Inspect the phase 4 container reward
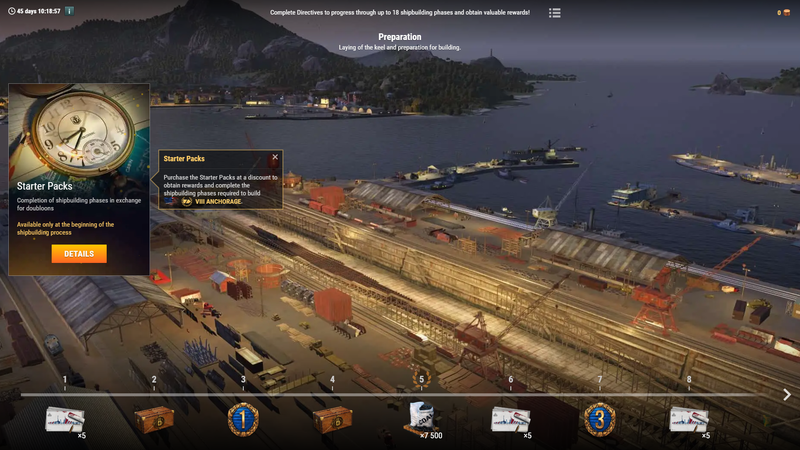Screen dimensions: 800x450 (x=332, y=418)
